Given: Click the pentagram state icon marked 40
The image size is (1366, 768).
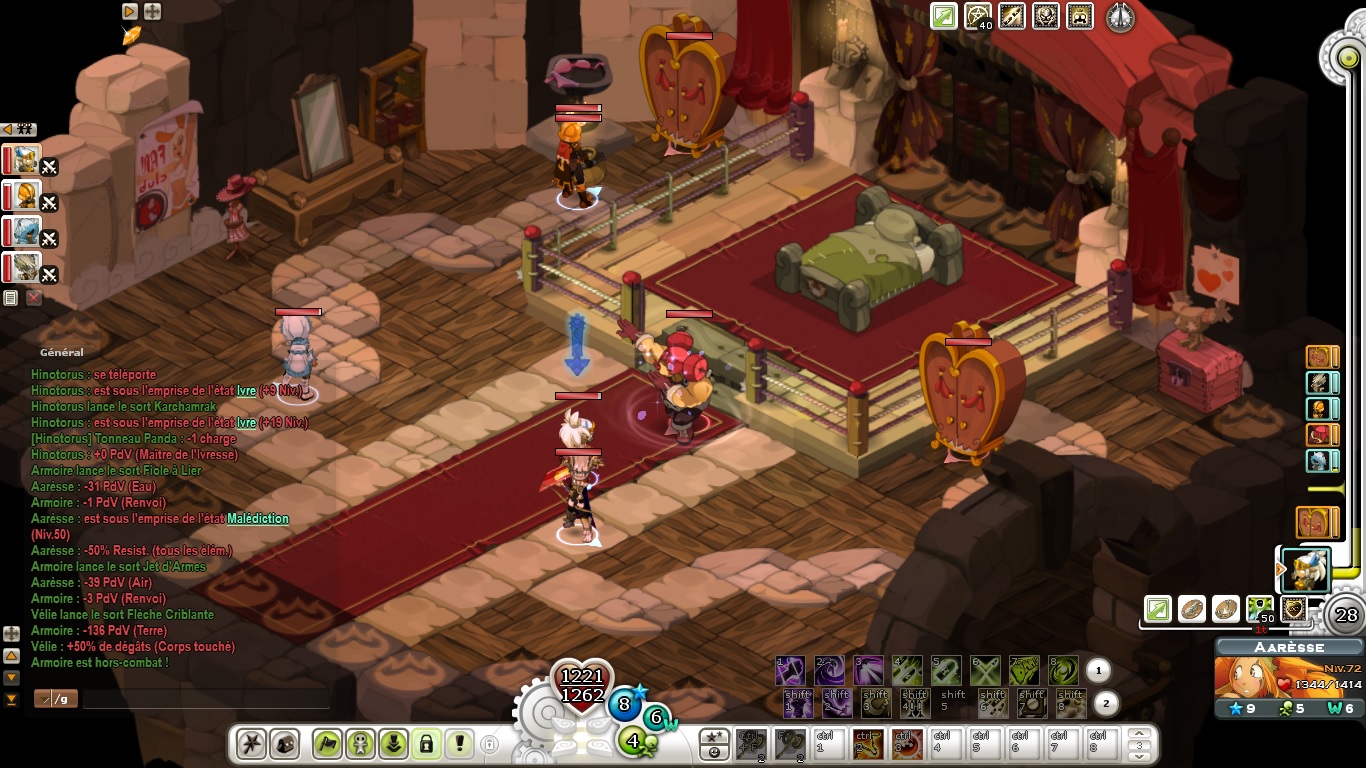Looking at the screenshot, I should 978,17.
